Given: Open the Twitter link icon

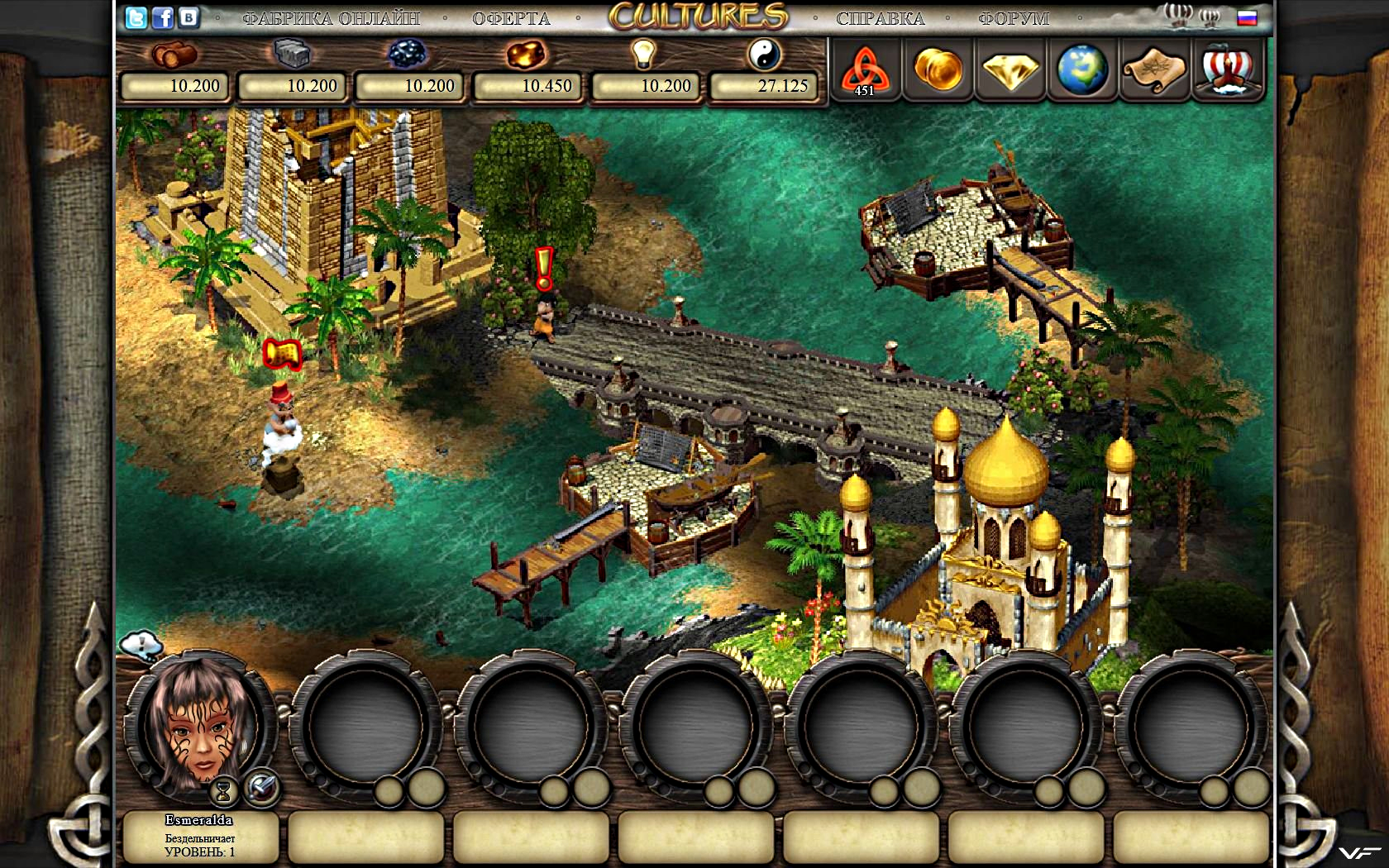Looking at the screenshot, I should 136,17.
